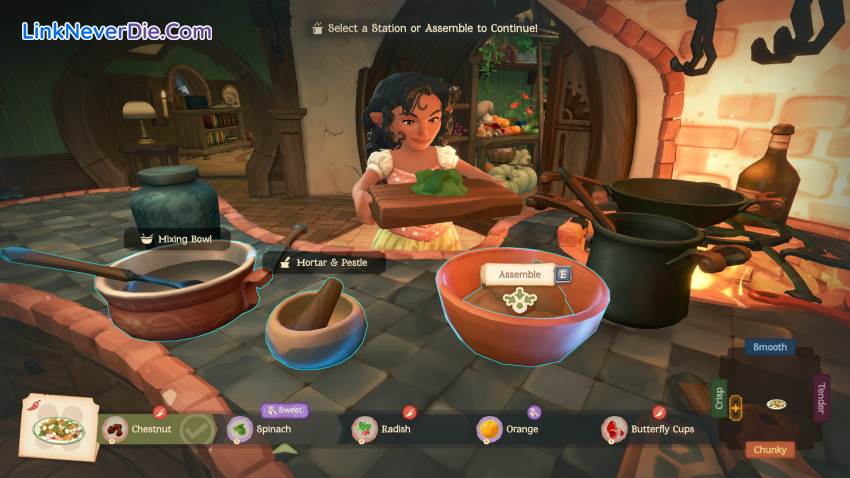
Task: Select the Mixing Bowl station label
Action: click(178, 239)
